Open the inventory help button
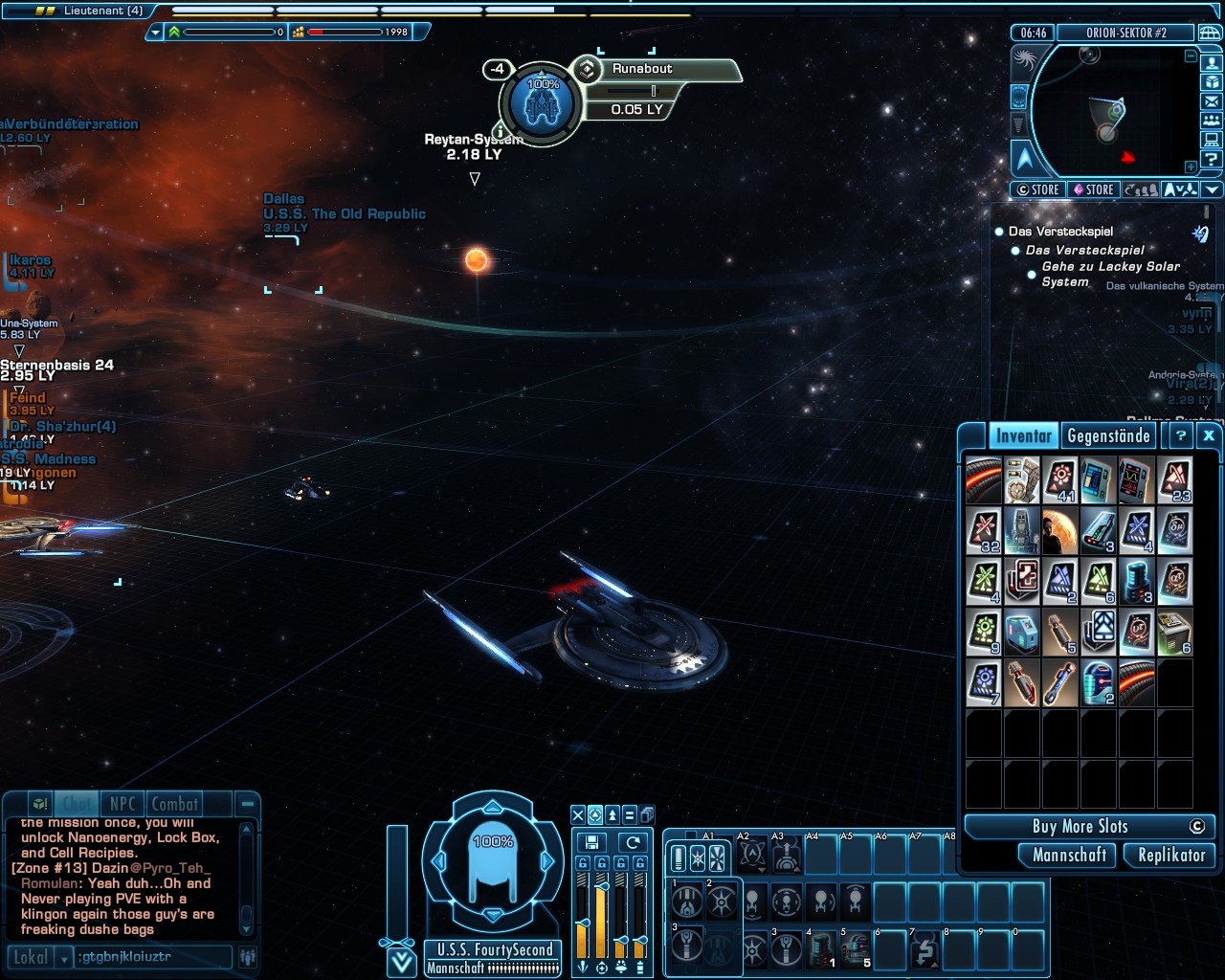 tap(1181, 436)
